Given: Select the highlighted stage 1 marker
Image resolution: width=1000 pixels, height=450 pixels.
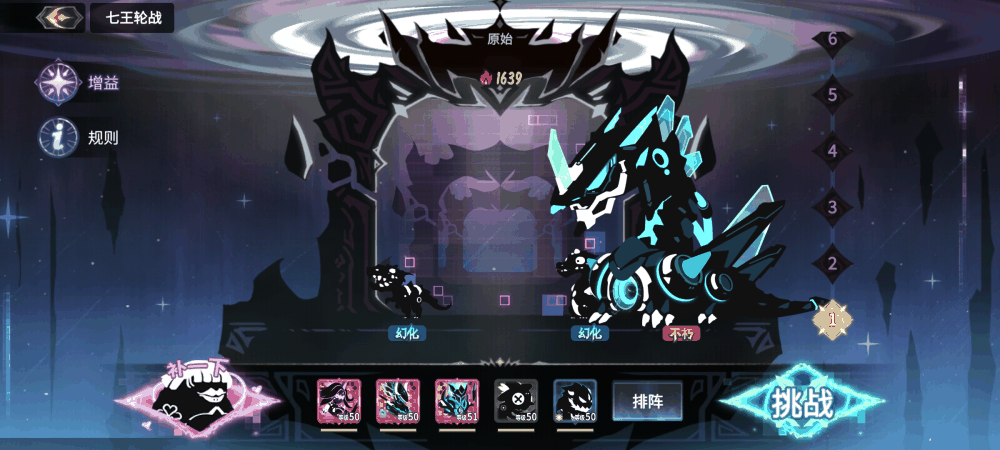Looking at the screenshot, I should (832, 320).
